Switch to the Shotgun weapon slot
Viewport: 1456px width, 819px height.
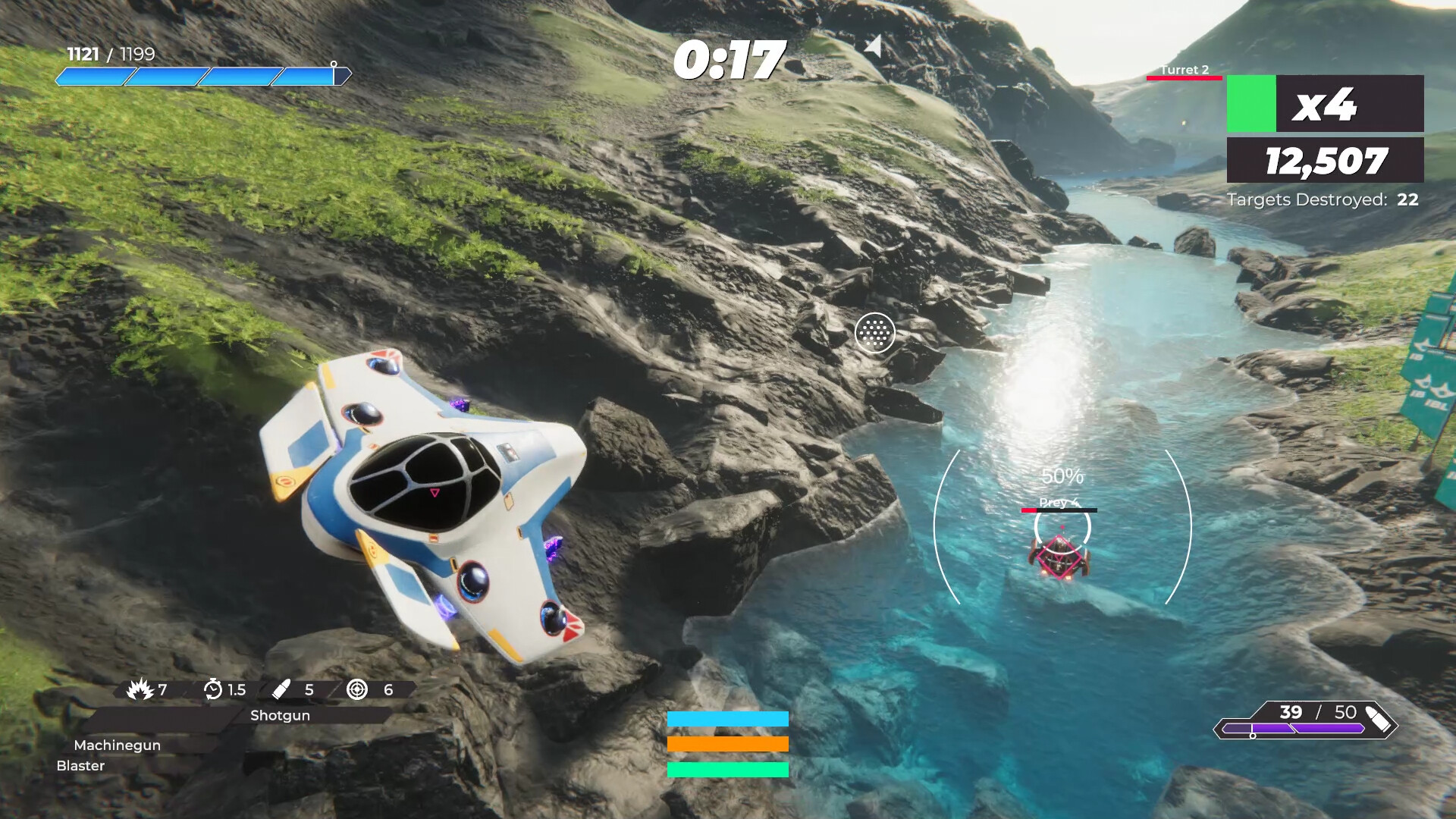279,715
